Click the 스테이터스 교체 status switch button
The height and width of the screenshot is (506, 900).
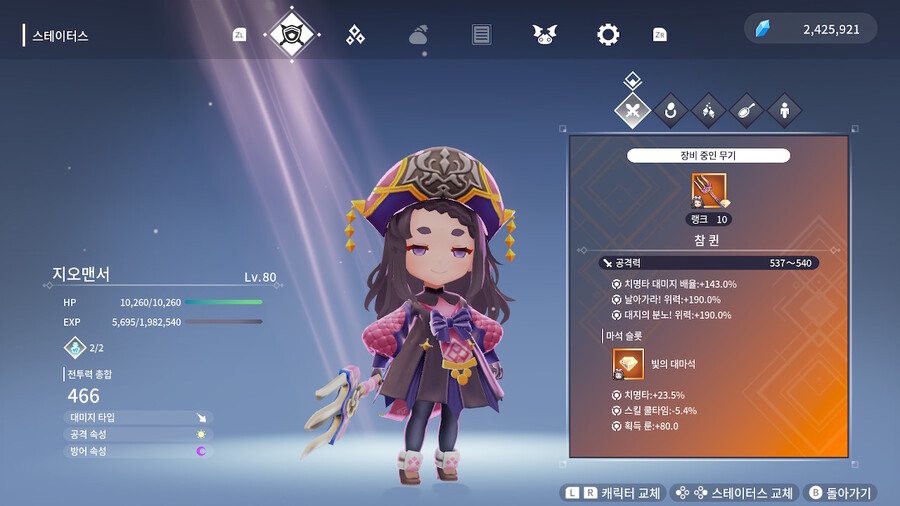[x=734, y=493]
